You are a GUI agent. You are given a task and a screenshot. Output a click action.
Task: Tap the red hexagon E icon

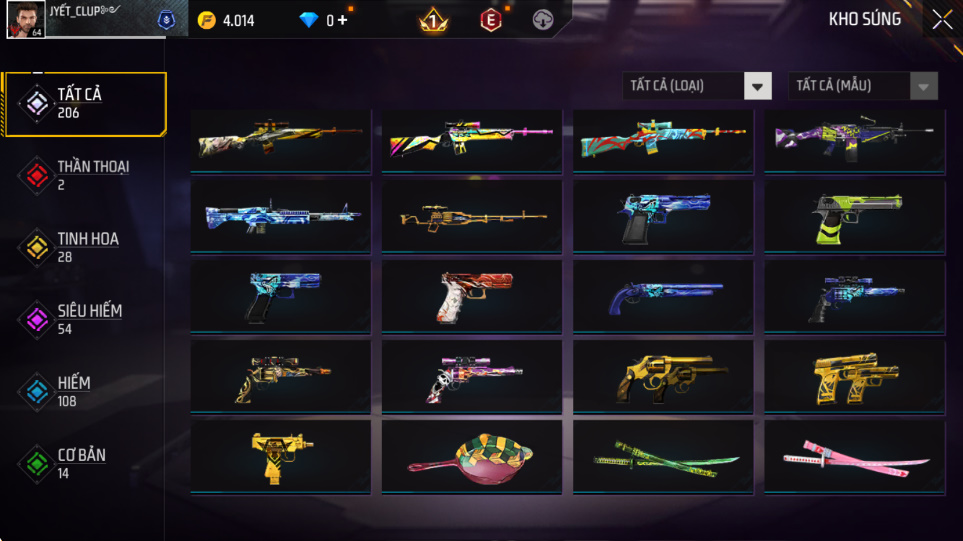click(490, 20)
